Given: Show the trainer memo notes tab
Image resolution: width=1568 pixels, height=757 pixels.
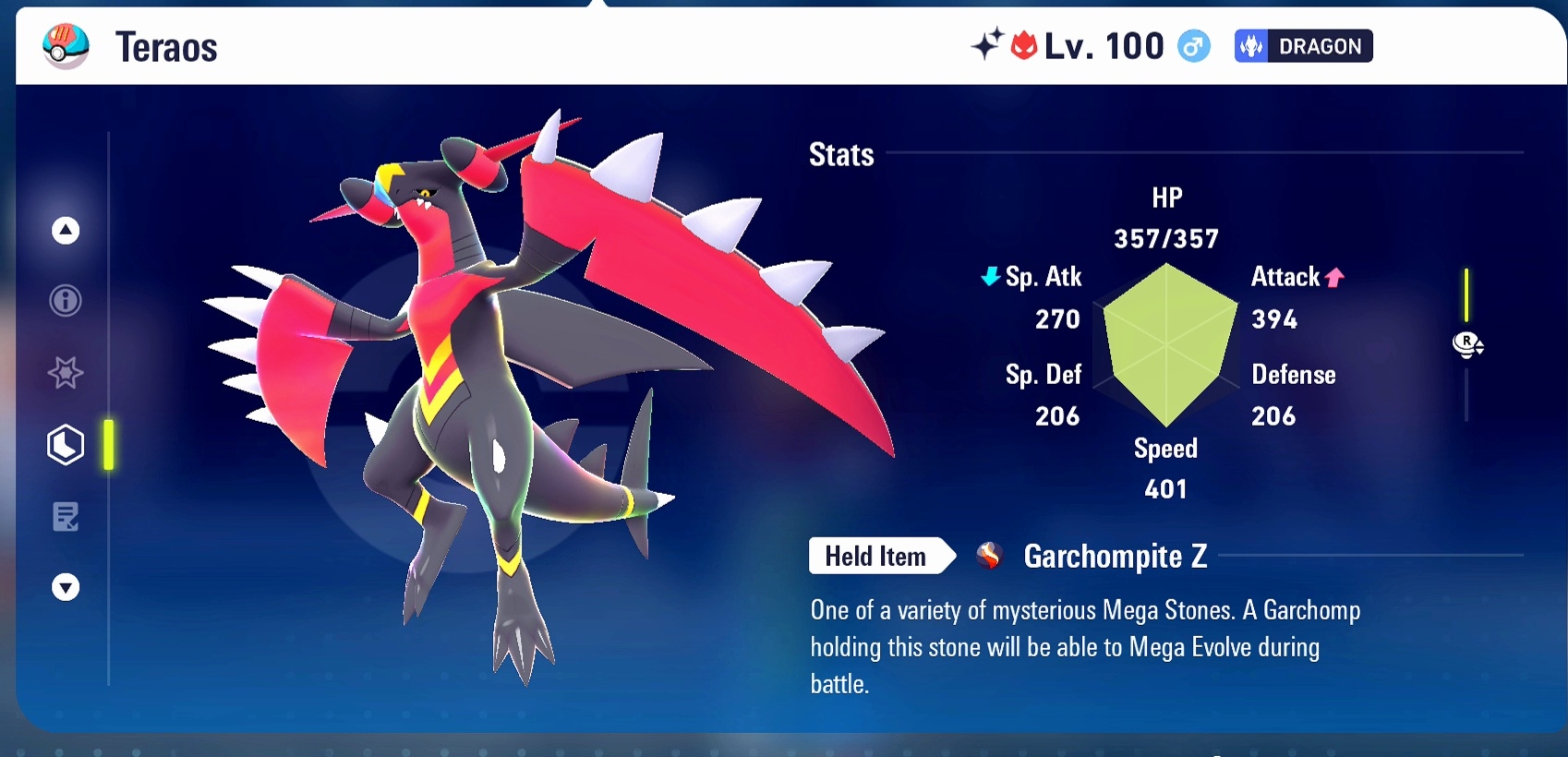Looking at the screenshot, I should (66, 517).
